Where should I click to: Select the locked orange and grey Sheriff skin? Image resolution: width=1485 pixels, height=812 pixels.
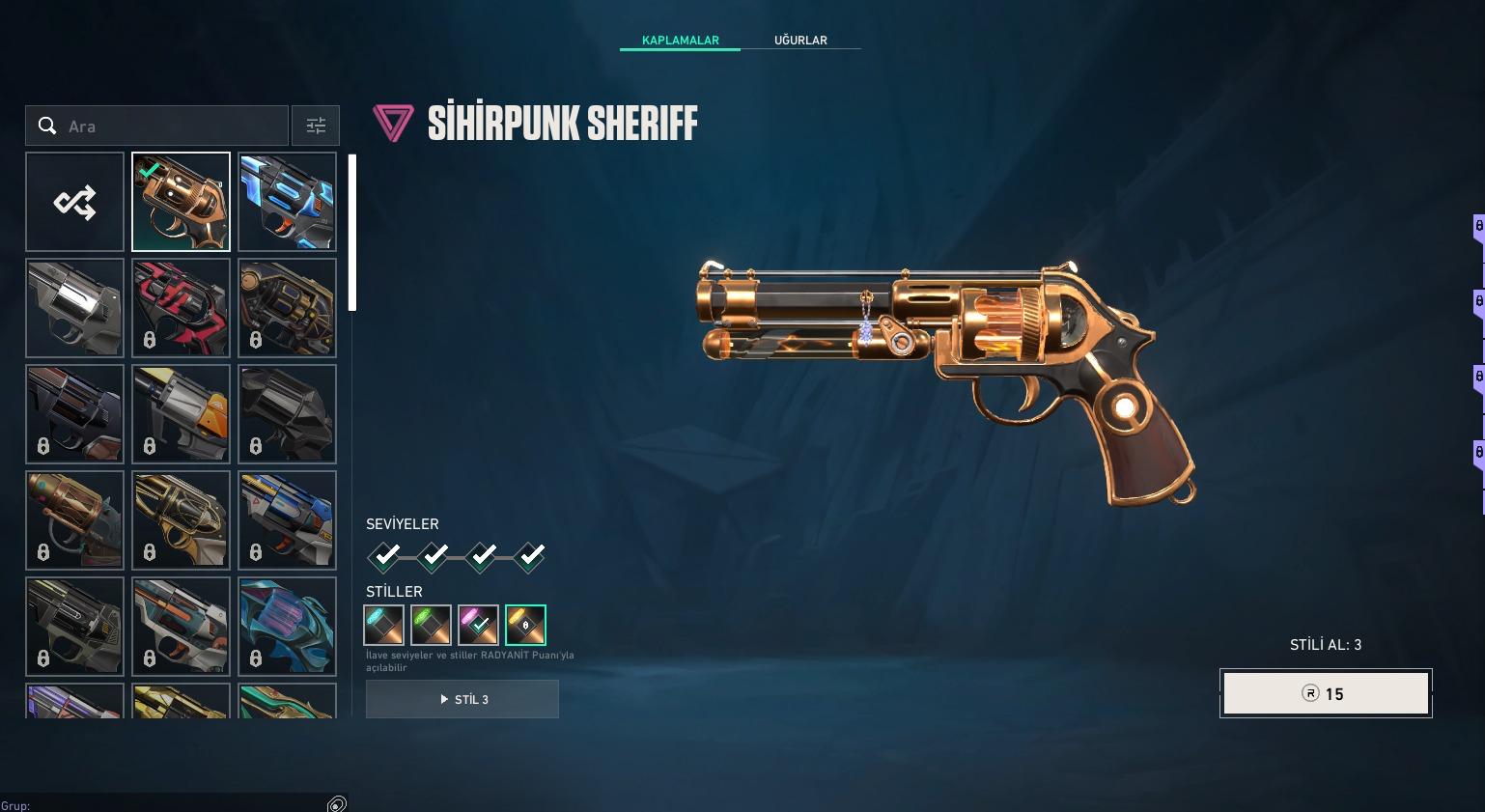(x=181, y=414)
